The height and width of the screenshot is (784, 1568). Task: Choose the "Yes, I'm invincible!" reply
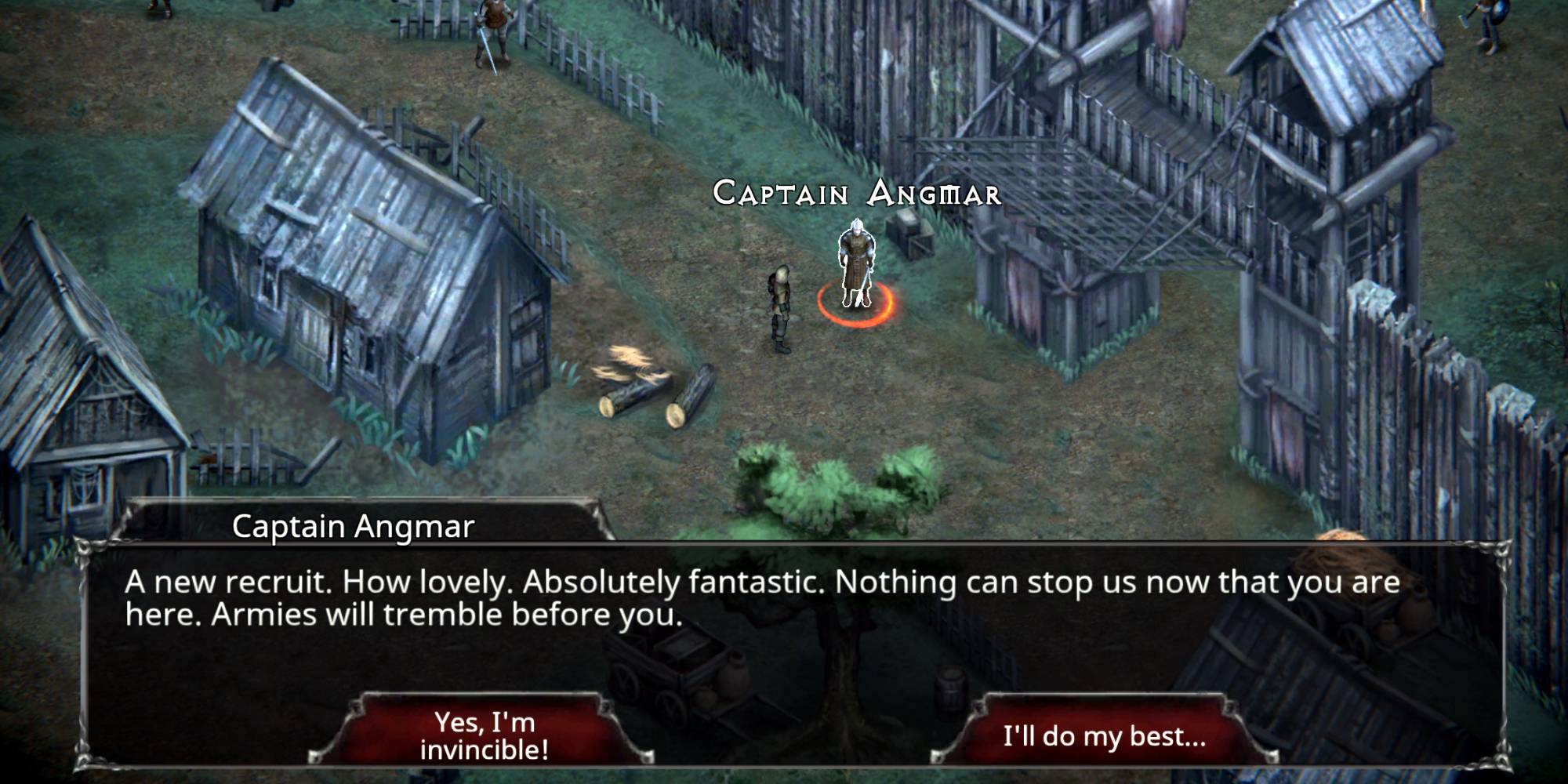484,735
